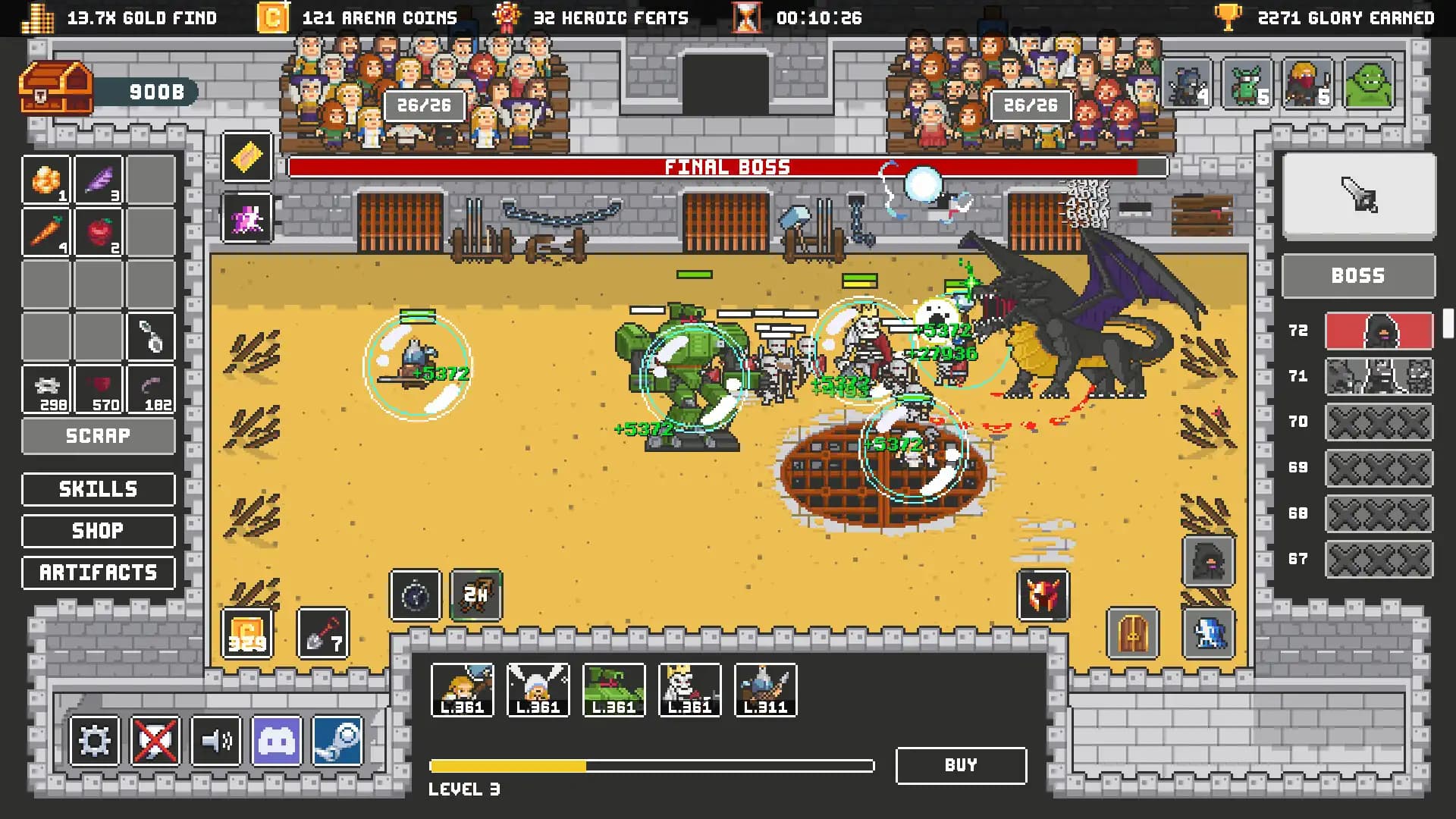
Task: Click the SCRAP button in the inventory
Action: (x=98, y=435)
